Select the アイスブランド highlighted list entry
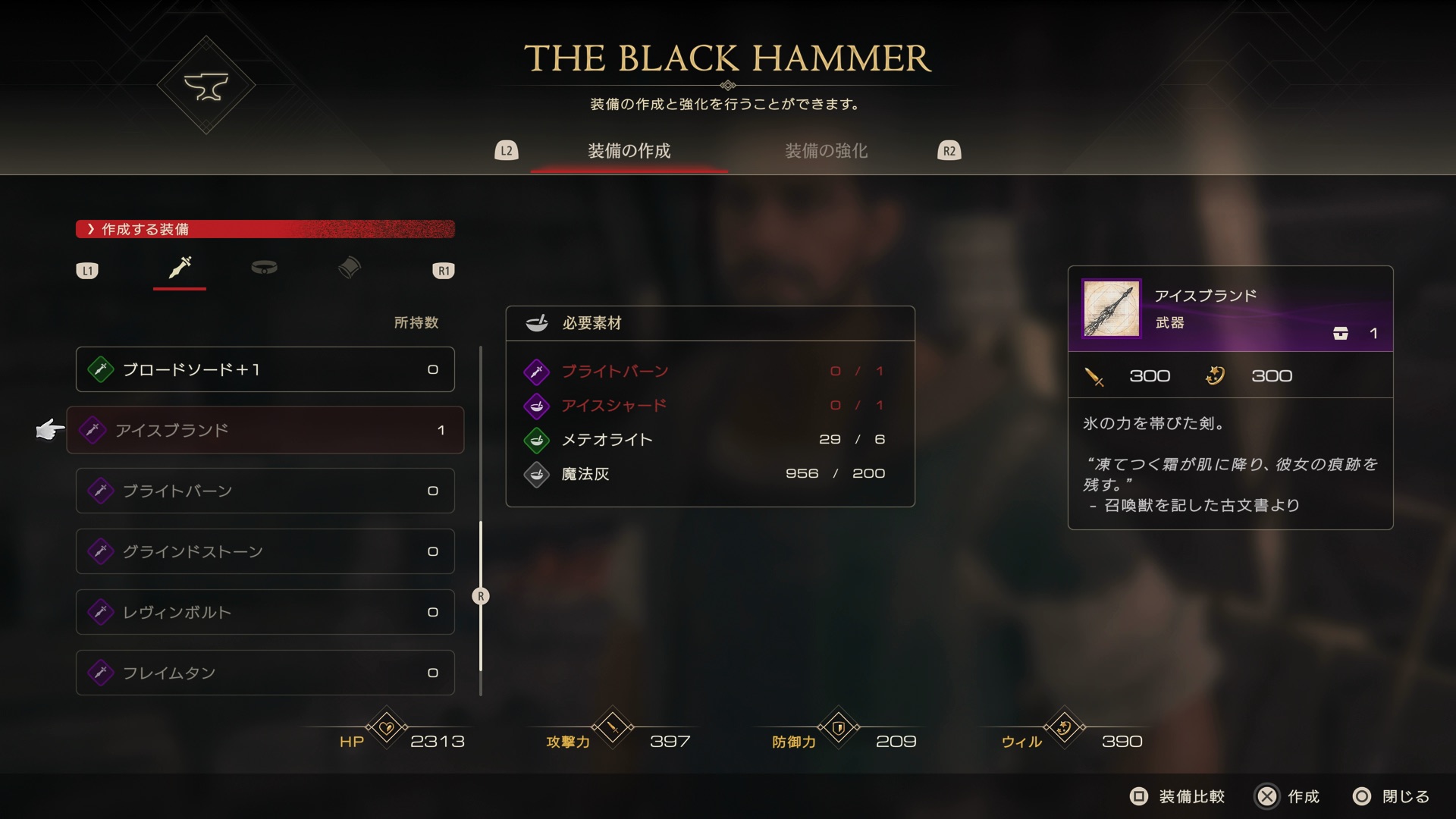The height and width of the screenshot is (819, 1456). (x=265, y=430)
